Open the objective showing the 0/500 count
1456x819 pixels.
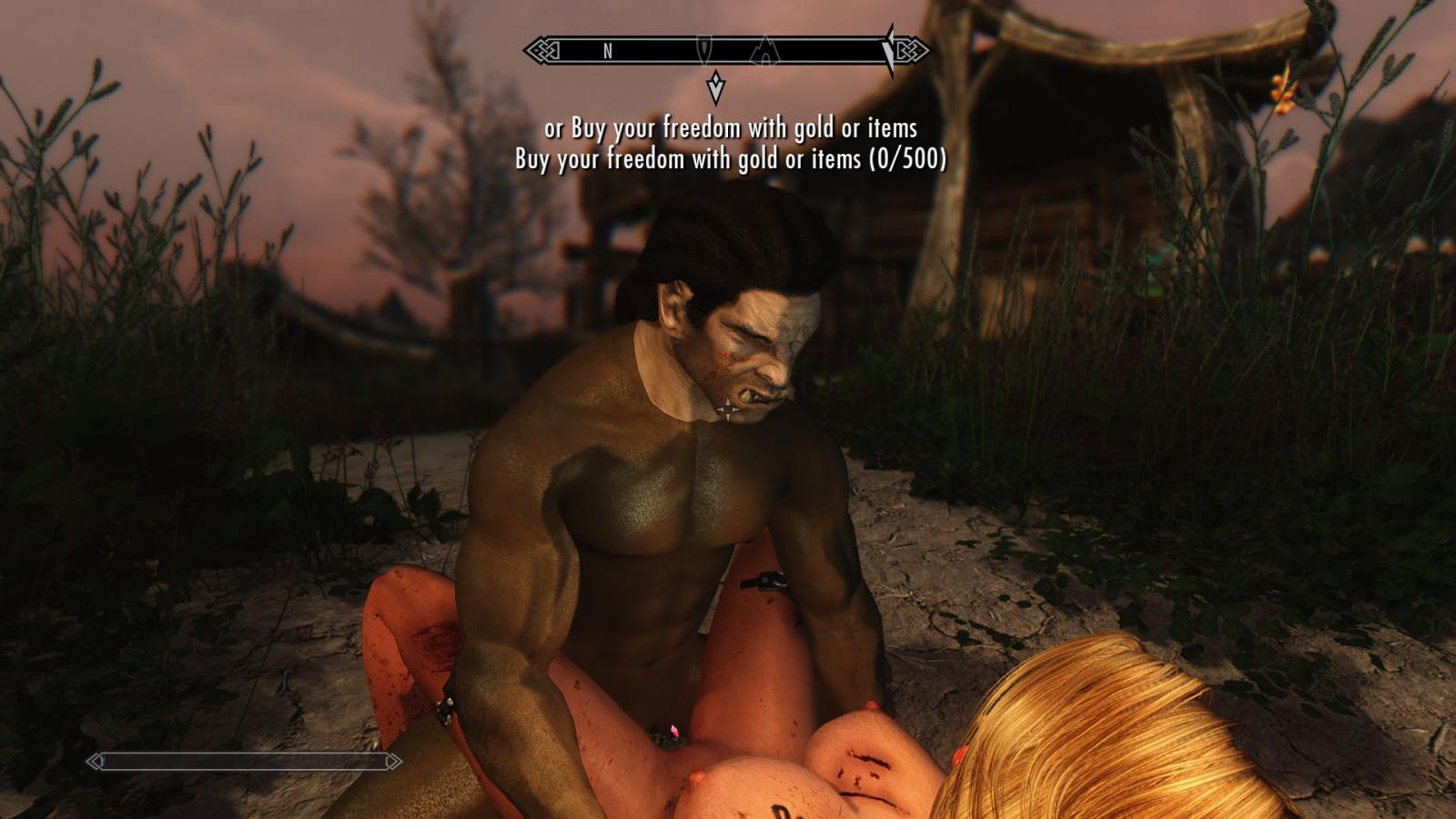click(x=730, y=159)
